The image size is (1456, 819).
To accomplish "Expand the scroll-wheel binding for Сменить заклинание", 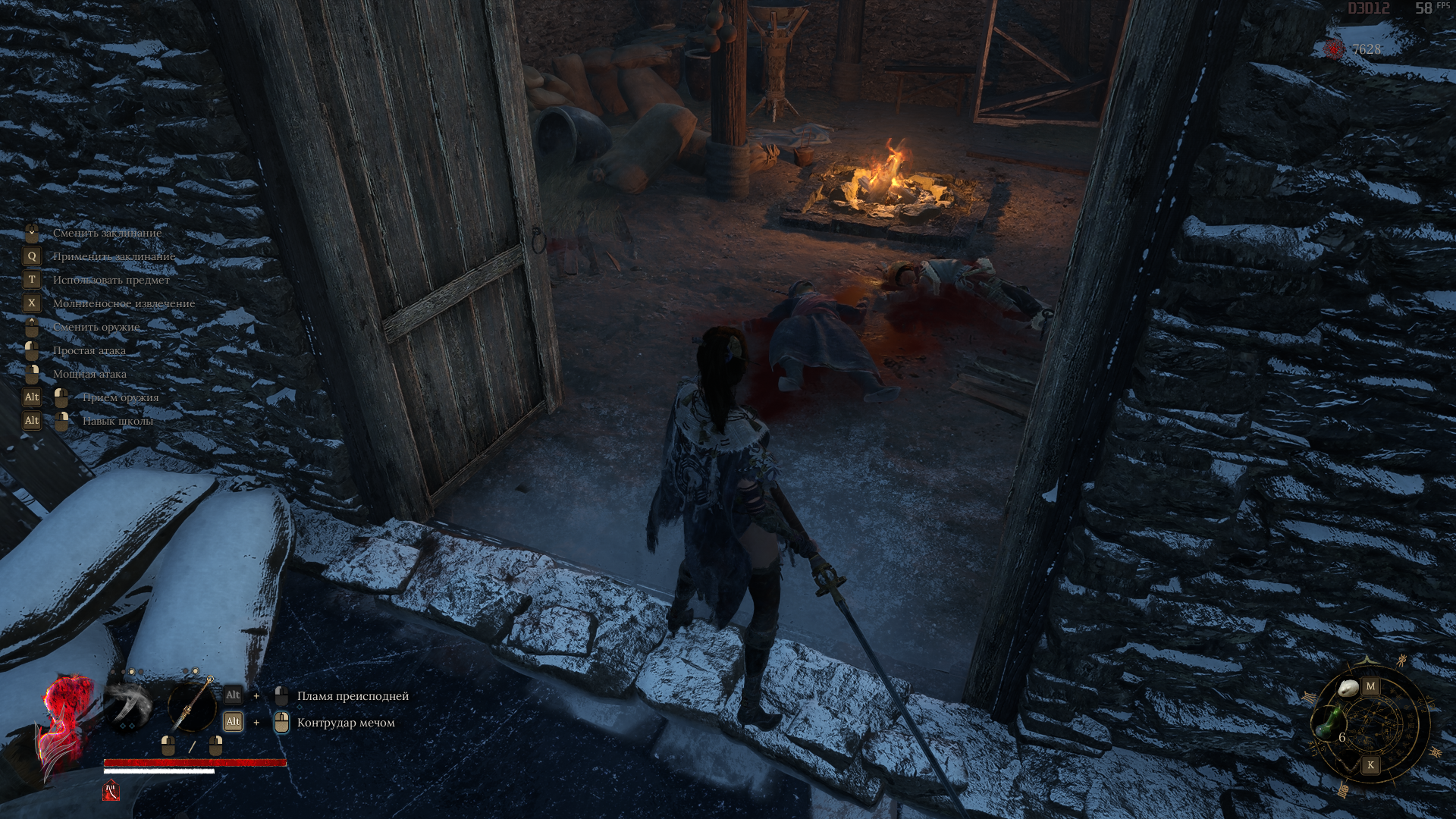I will (30, 233).
